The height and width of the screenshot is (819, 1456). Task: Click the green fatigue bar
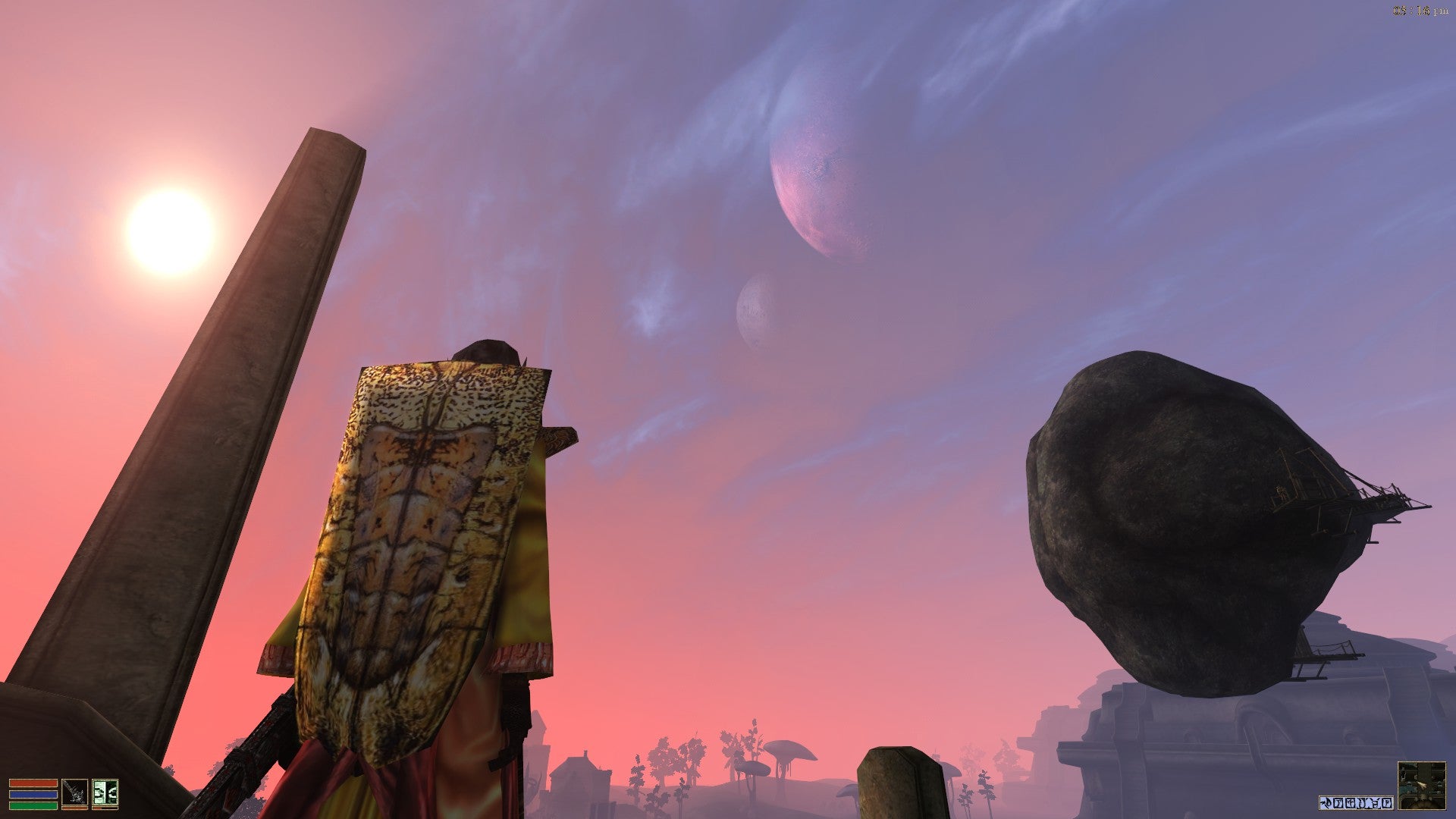[33, 805]
